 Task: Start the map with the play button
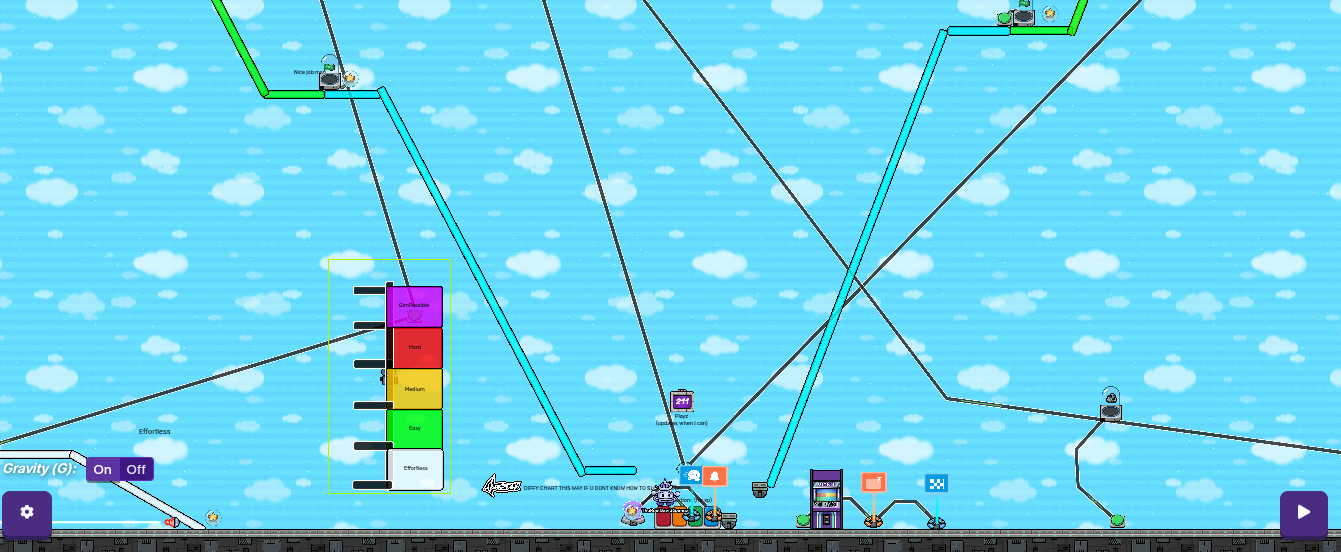coord(1303,513)
